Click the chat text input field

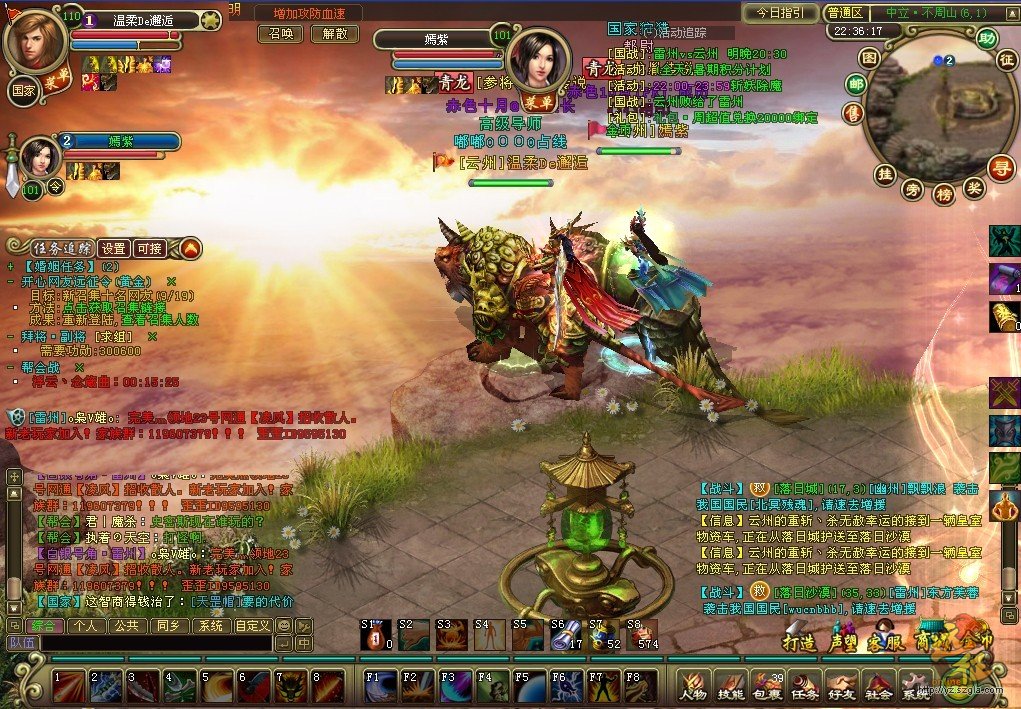[x=150, y=643]
